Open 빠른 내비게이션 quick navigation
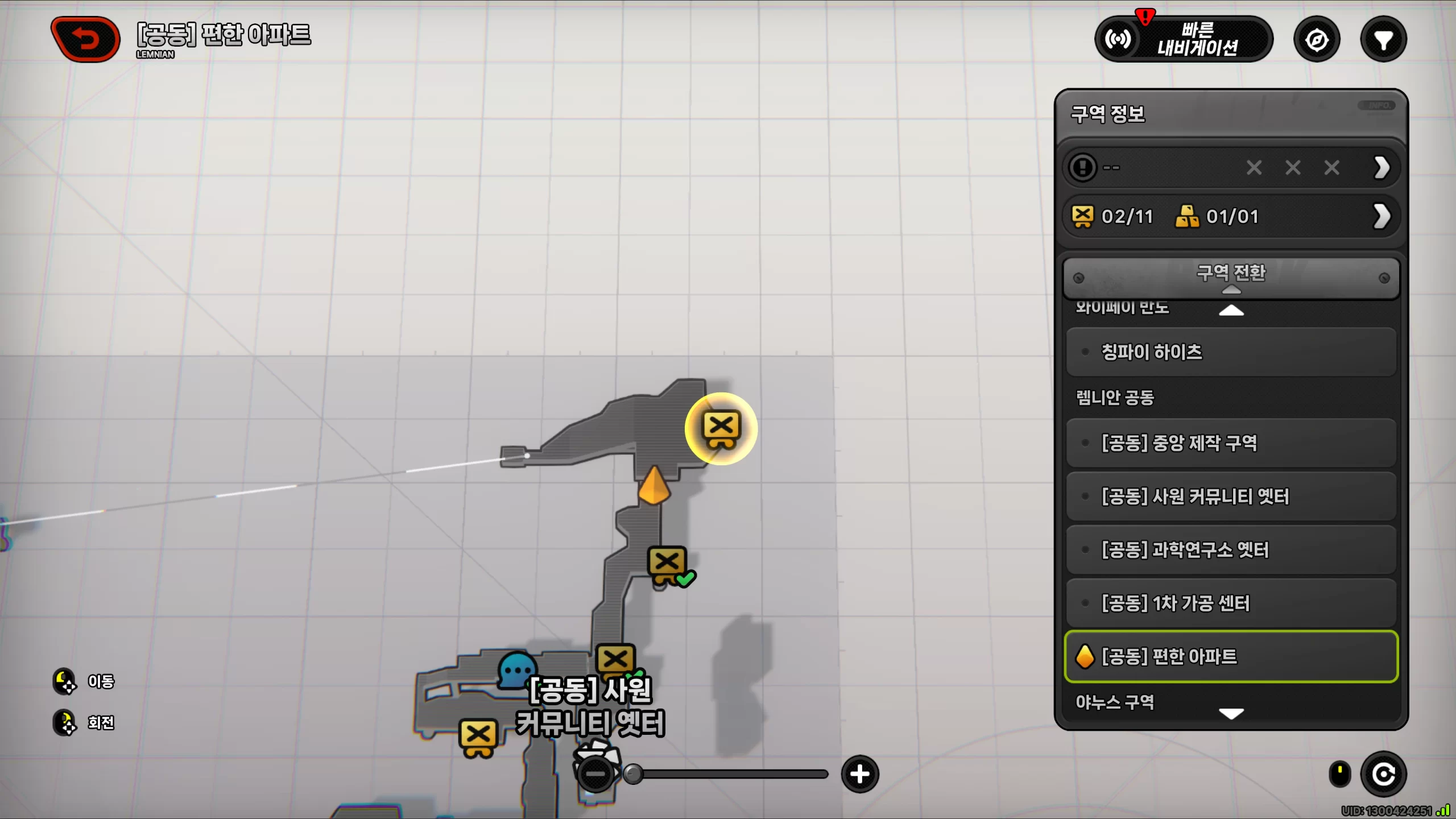The image size is (1456, 819). tap(1184, 39)
